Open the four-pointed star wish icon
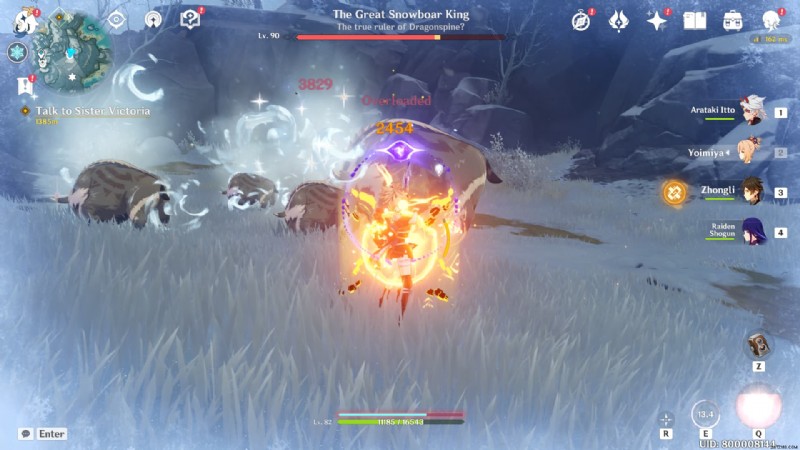Image resolution: width=800 pixels, height=450 pixels. coord(657,20)
